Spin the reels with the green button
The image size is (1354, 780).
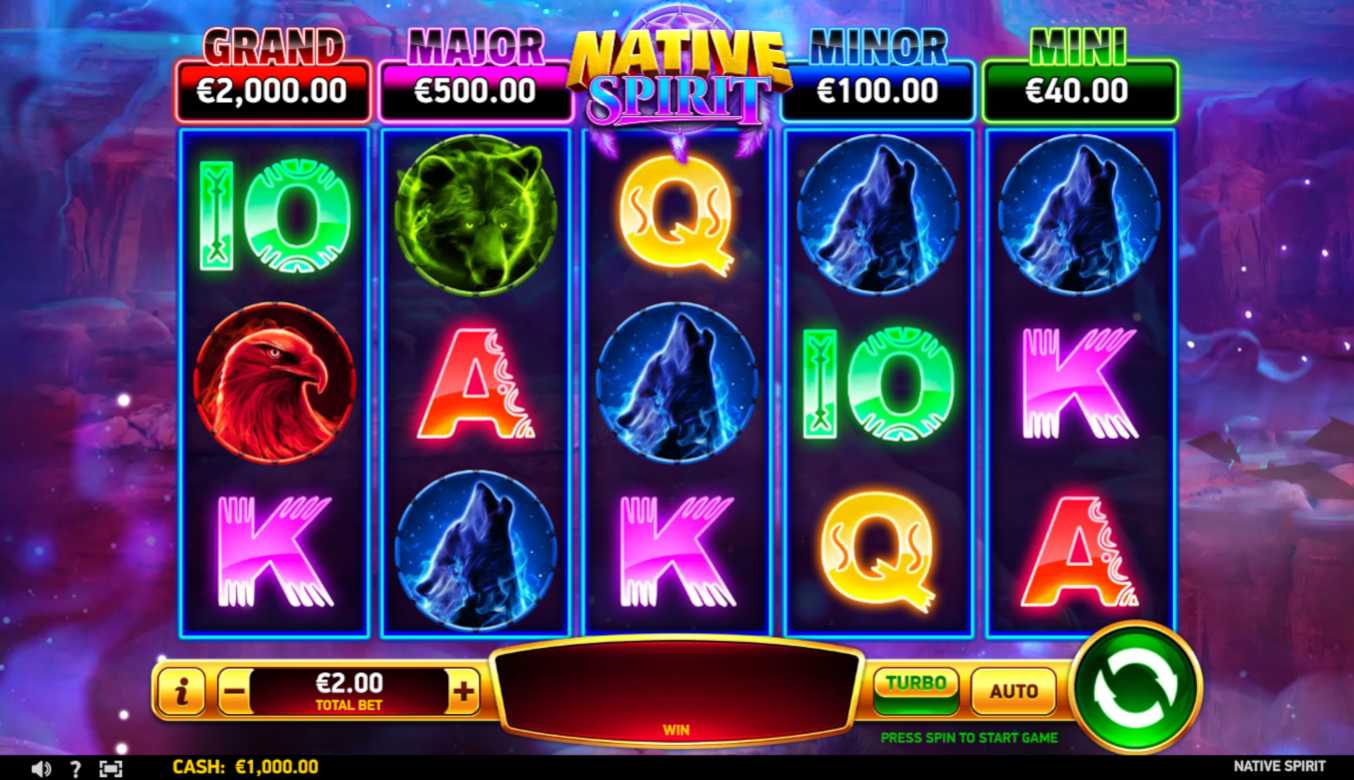tap(1135, 687)
